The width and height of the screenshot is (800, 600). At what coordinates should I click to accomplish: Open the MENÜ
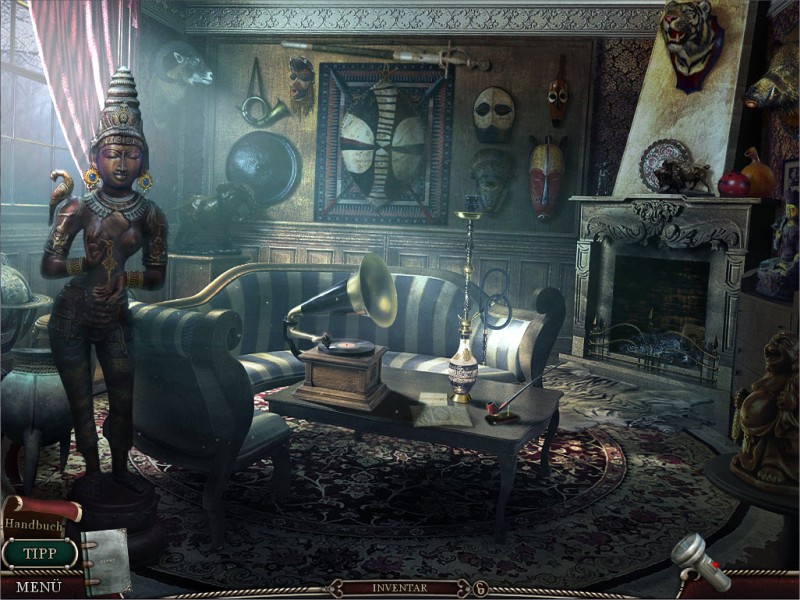coord(38,586)
